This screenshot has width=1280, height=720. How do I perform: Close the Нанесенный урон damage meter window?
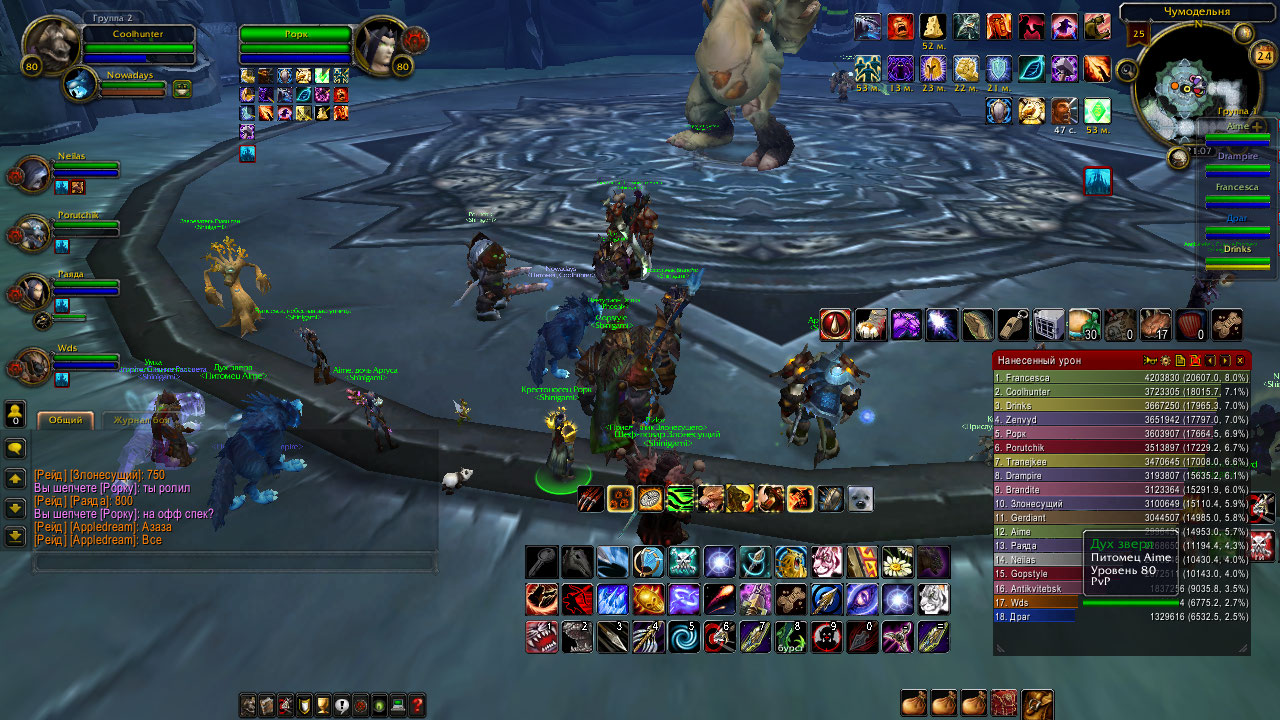(1240, 360)
